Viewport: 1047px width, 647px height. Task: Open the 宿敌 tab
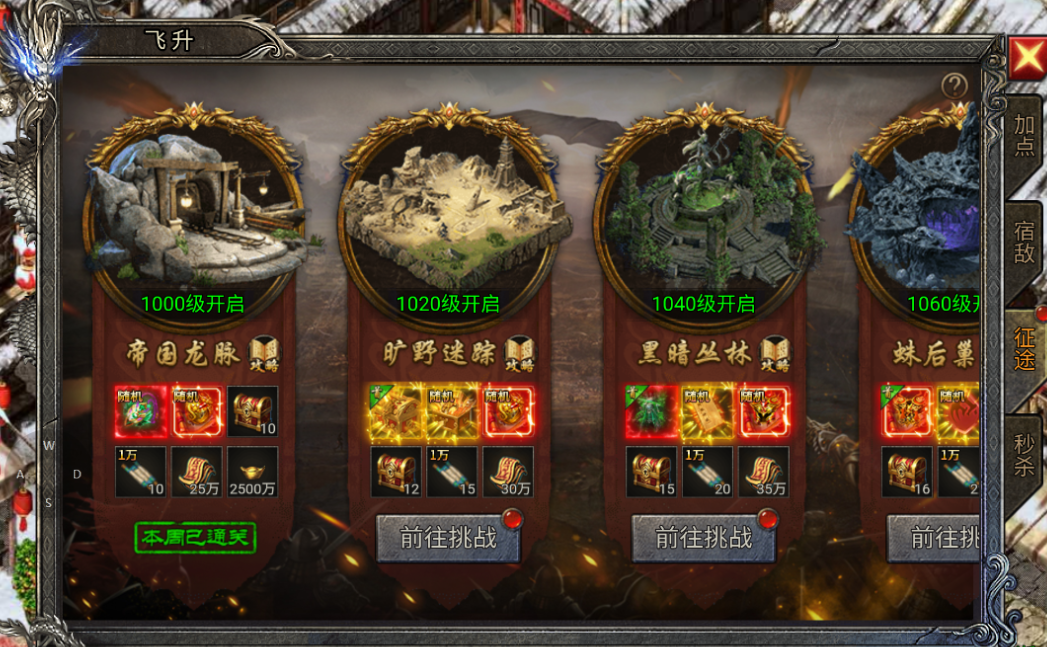tap(1024, 242)
